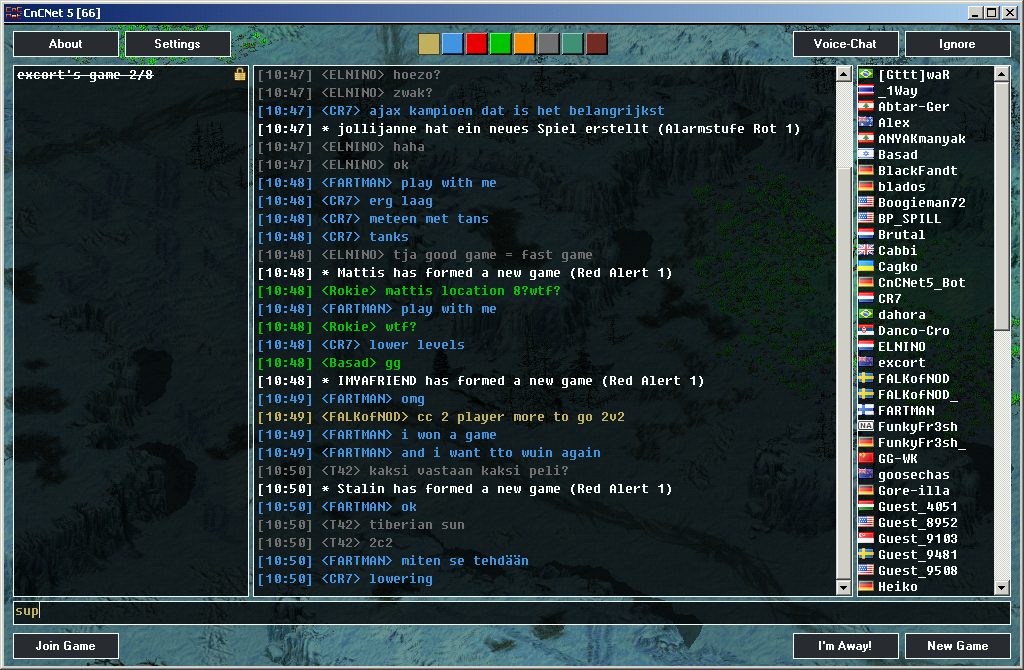This screenshot has width=1024, height=670.
Task: Join the selected game
Action: point(66,646)
